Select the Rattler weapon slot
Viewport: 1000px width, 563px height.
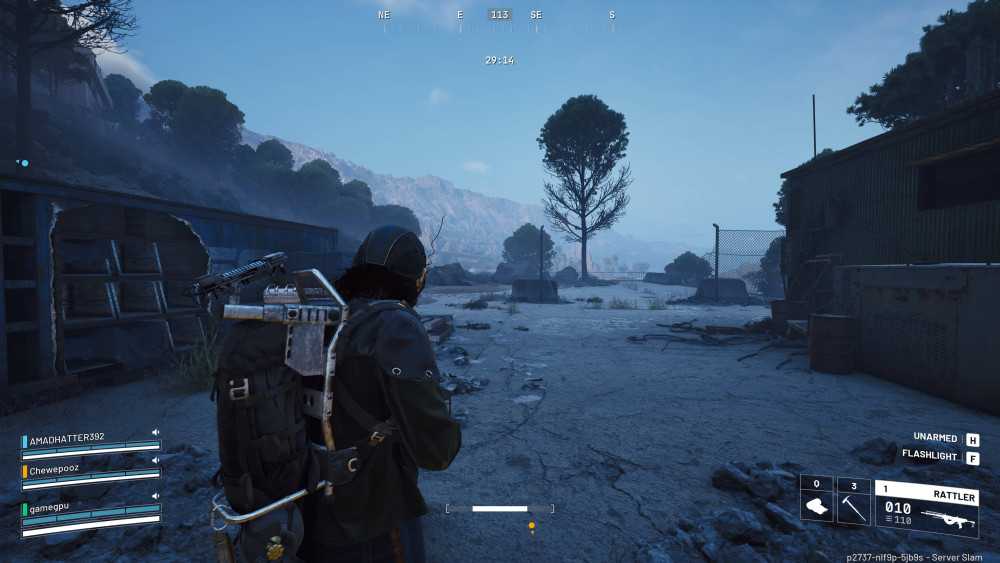pos(926,506)
